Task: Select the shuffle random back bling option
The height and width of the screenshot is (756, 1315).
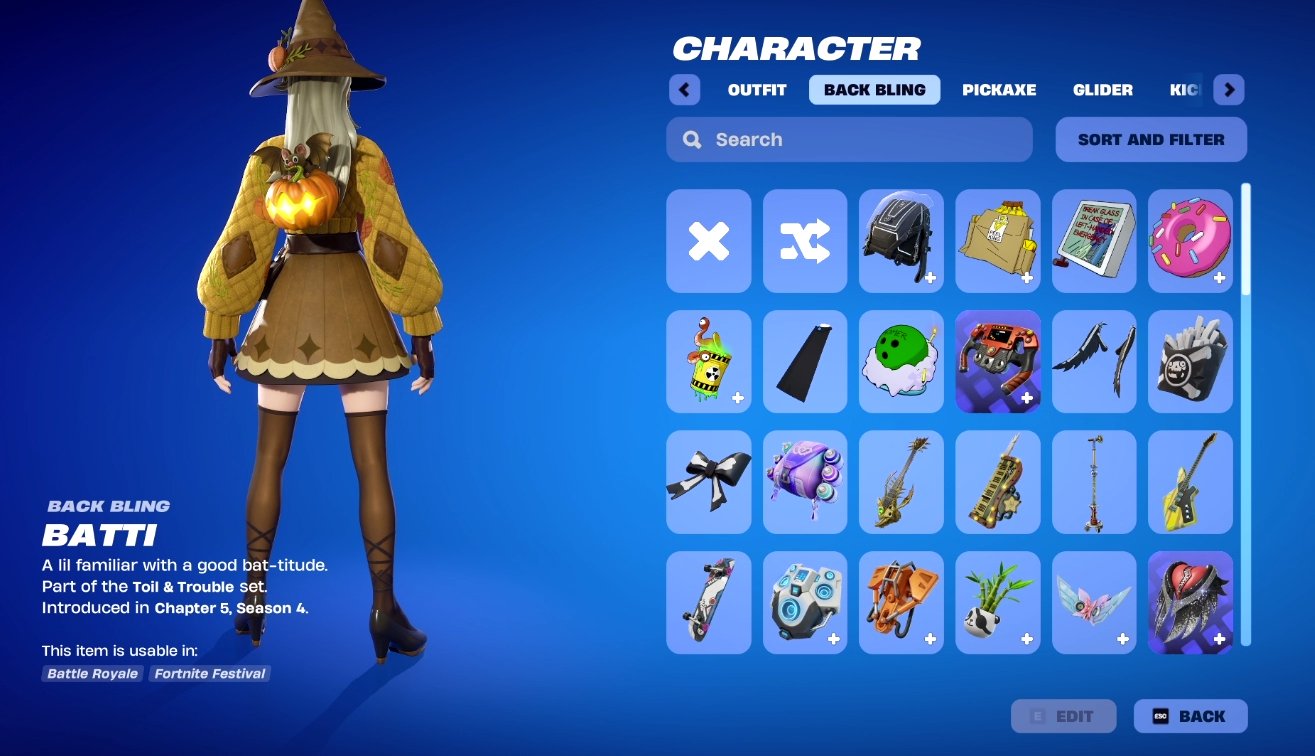Action: click(804, 241)
